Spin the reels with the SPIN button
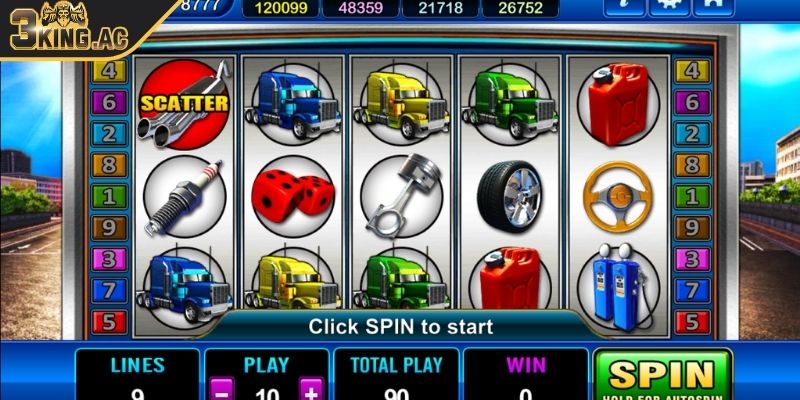The image size is (800, 400). pyautogui.click(x=661, y=375)
